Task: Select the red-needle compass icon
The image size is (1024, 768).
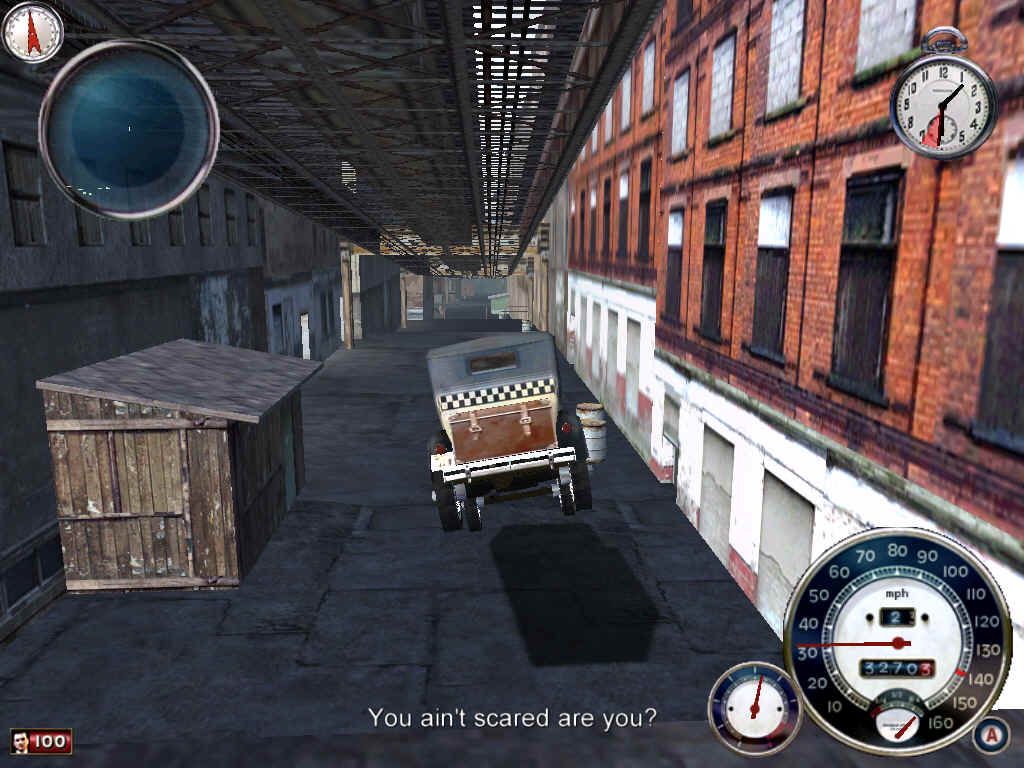Action: 32,31
